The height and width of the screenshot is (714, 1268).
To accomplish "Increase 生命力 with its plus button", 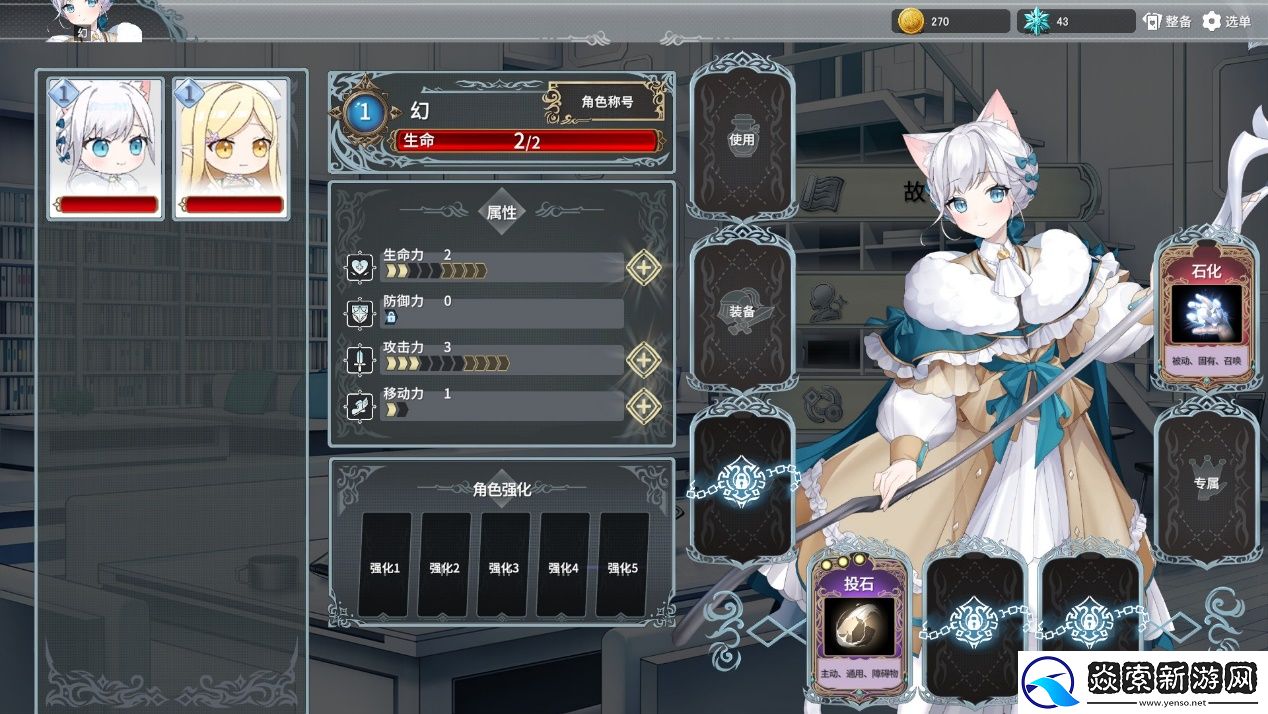I will pyautogui.click(x=643, y=267).
